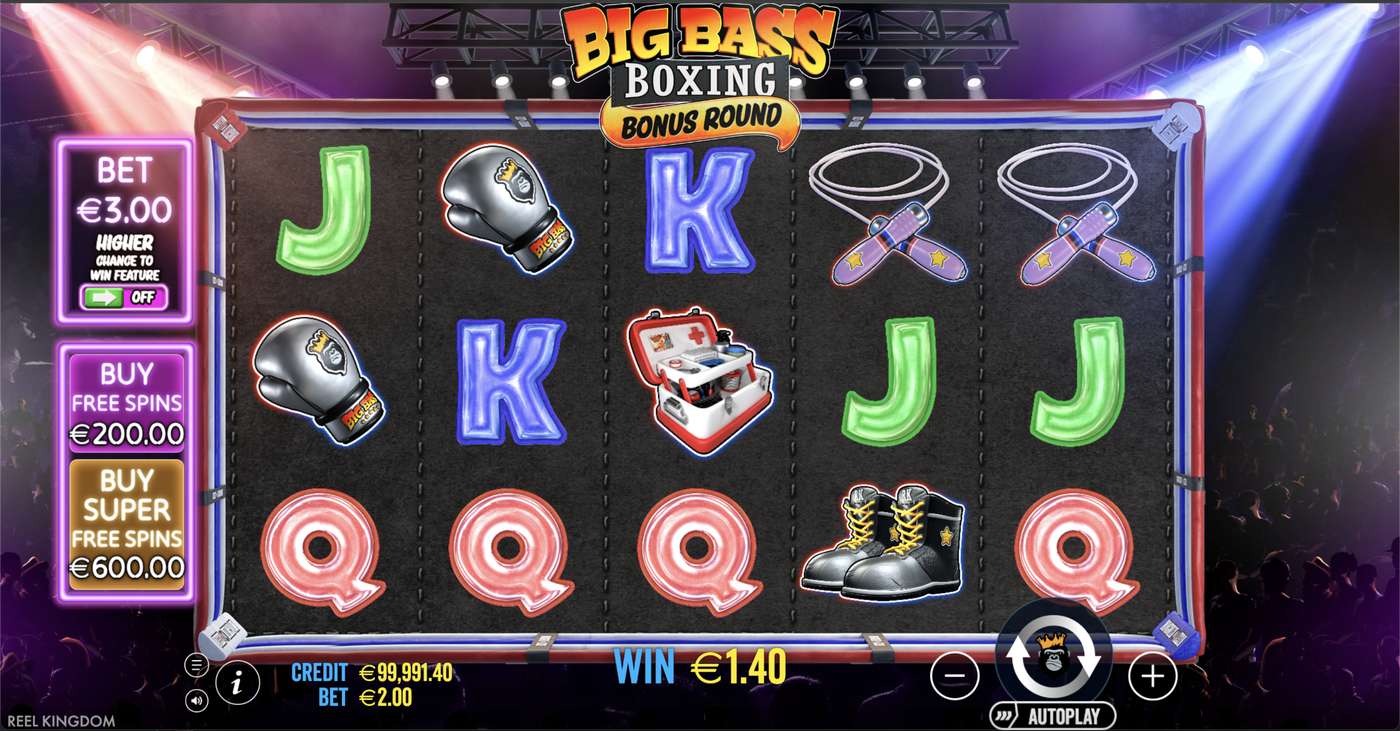Click the BET €3.00 panel

point(124,190)
